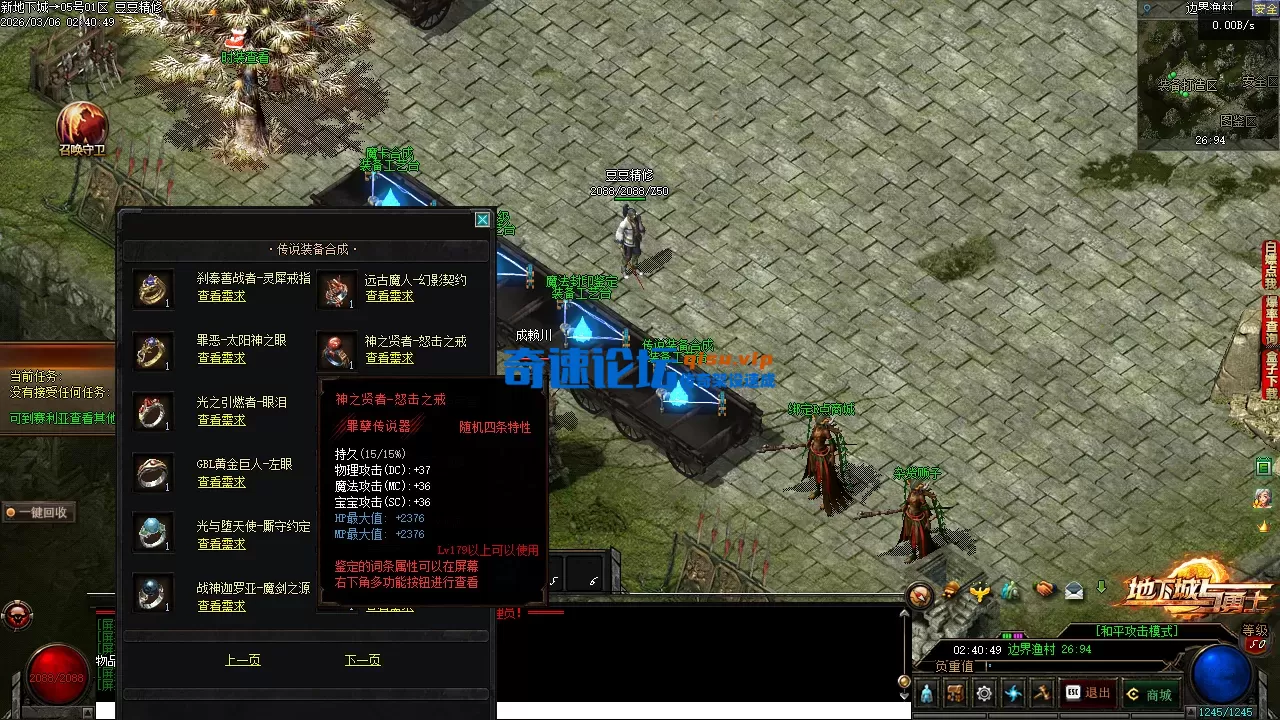View requirements for 战神迦罗亚-魔剑之源
The image size is (1280, 720).
[x=221, y=606]
